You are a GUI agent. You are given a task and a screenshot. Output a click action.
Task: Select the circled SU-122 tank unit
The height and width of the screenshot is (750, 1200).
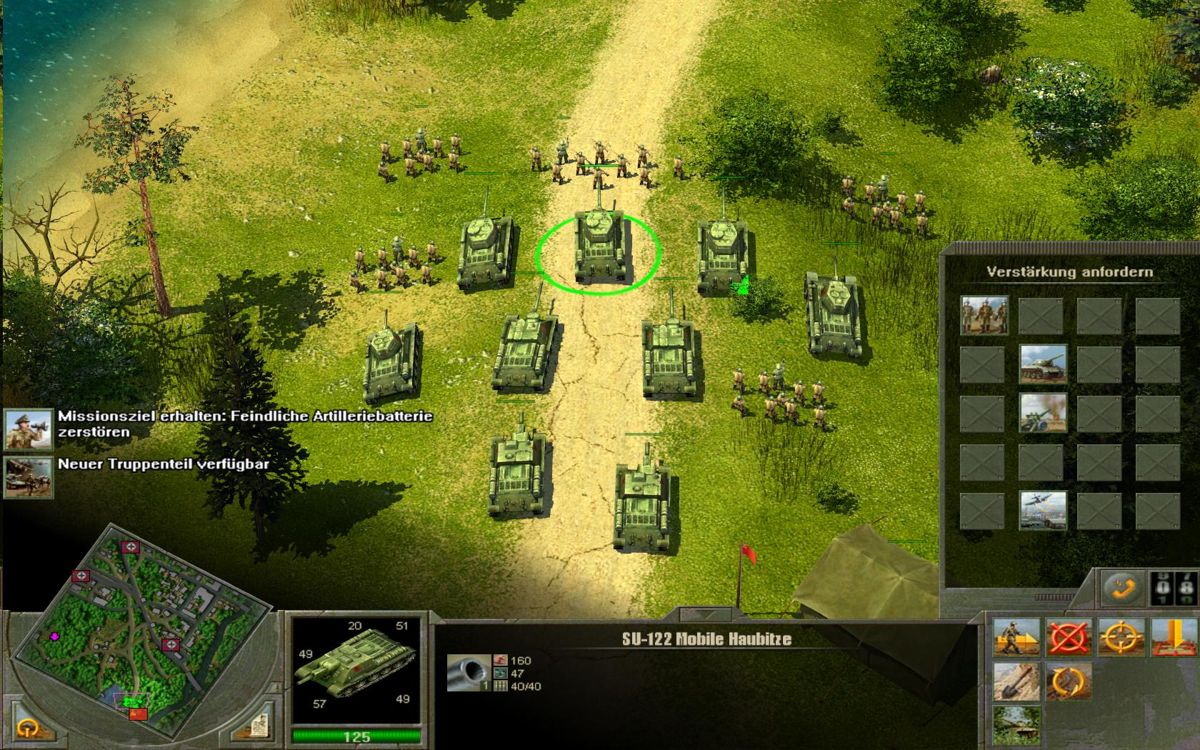tap(600, 248)
